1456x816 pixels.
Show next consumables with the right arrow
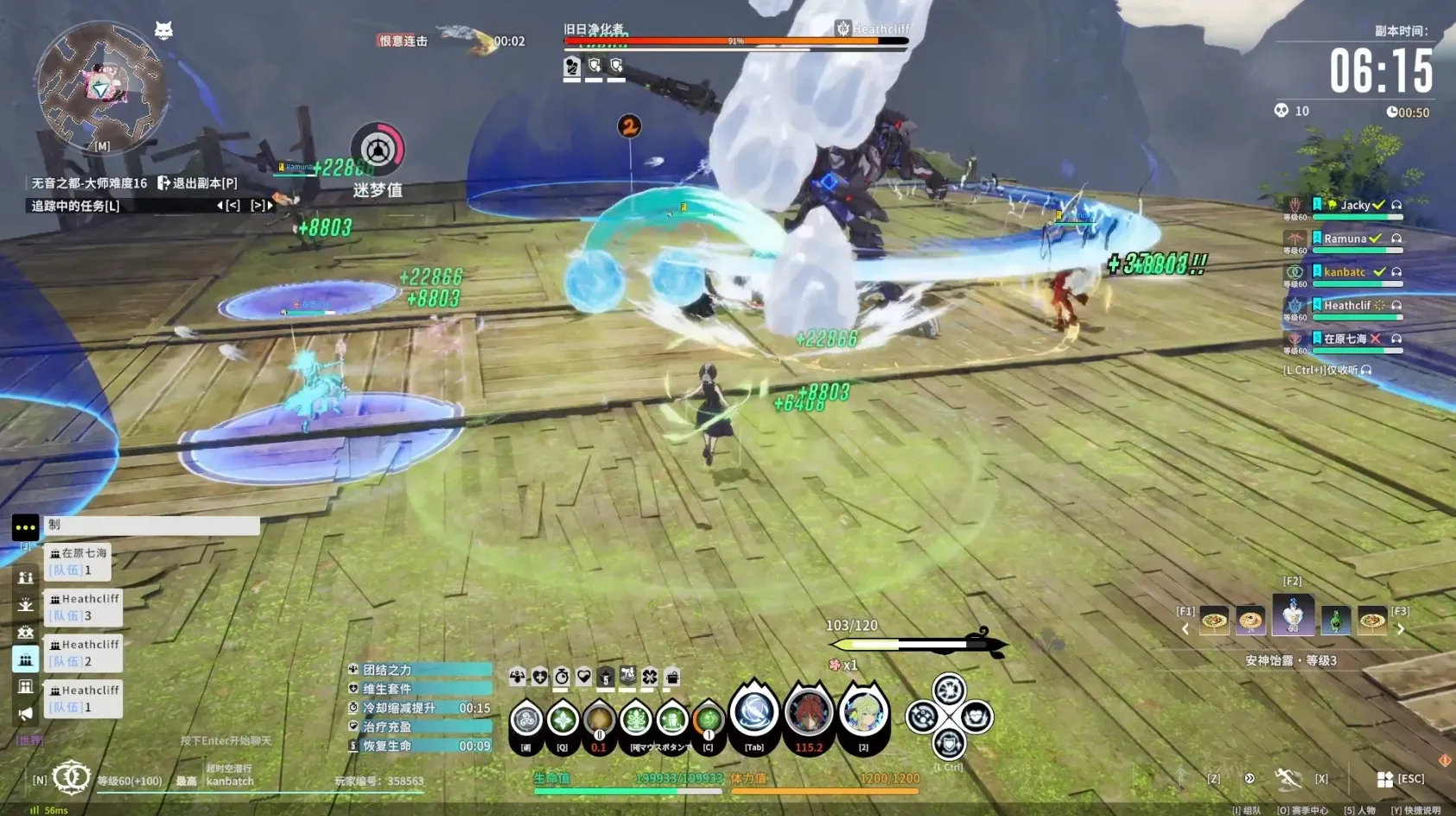(1401, 629)
